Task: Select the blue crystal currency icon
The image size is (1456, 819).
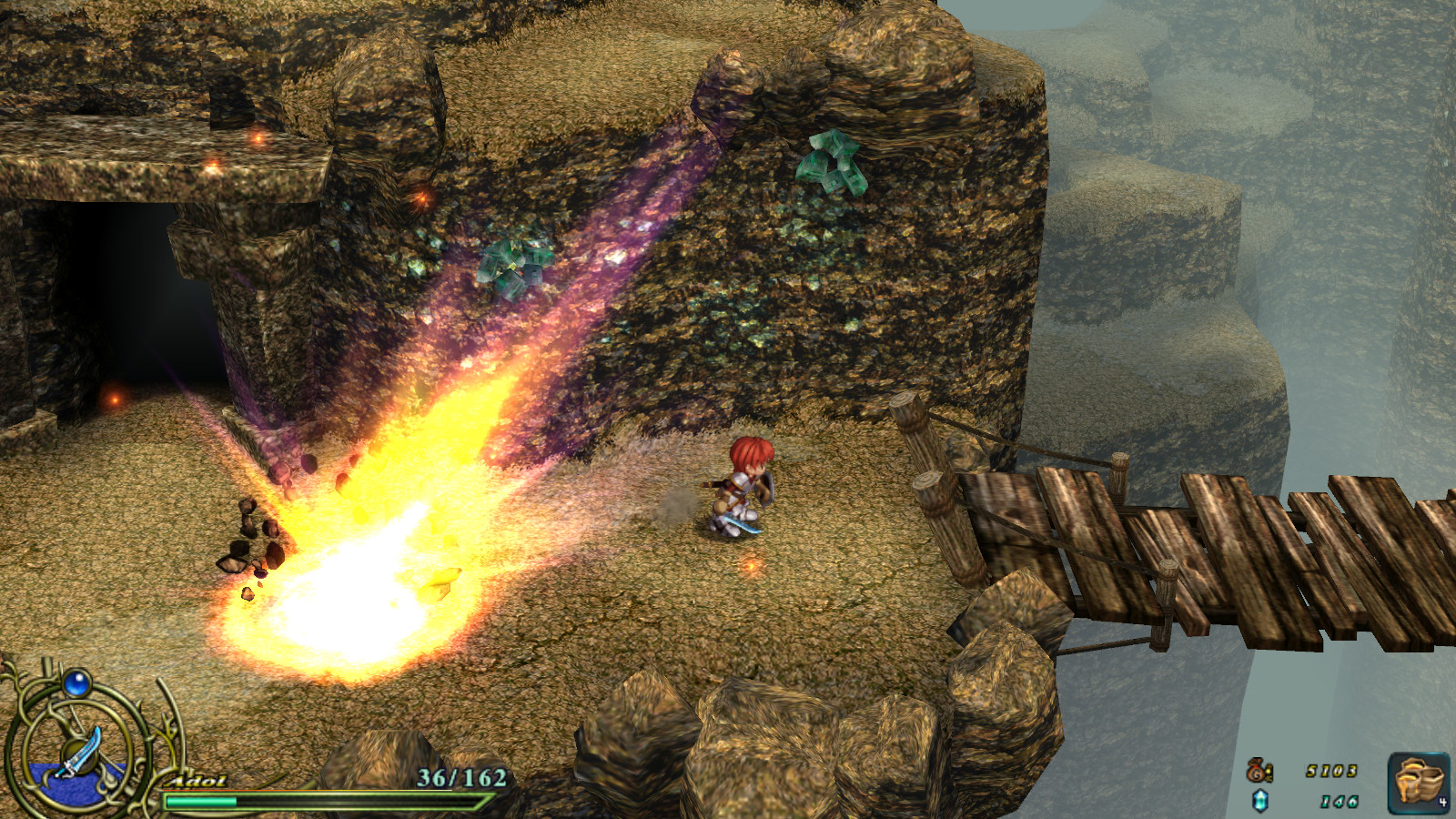Action: pyautogui.click(x=1262, y=802)
